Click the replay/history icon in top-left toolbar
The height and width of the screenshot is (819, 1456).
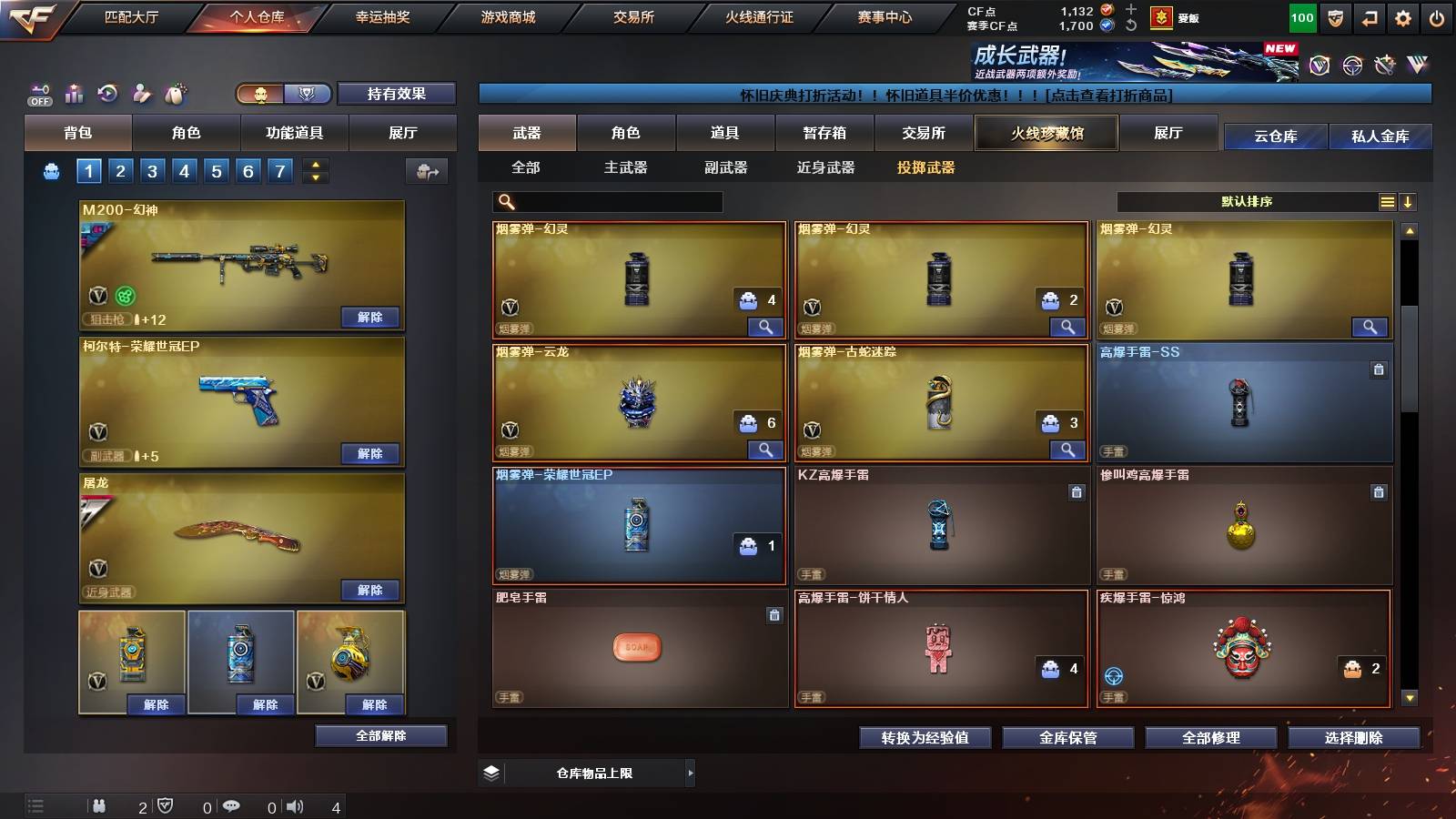click(x=107, y=93)
